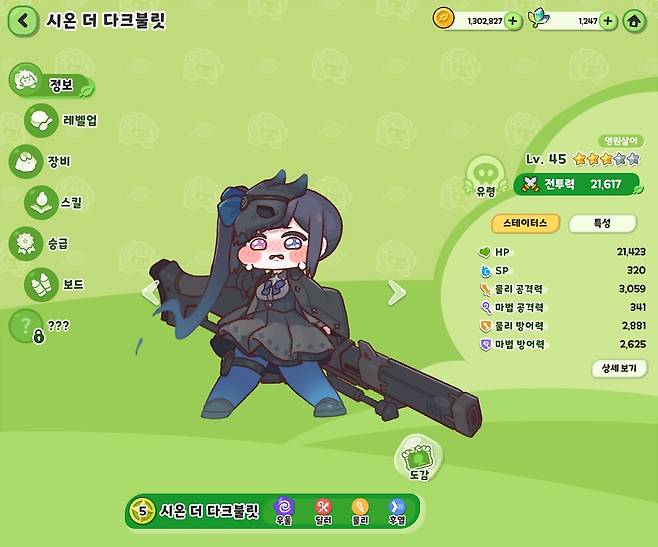Return to home with house icon

click(x=634, y=20)
